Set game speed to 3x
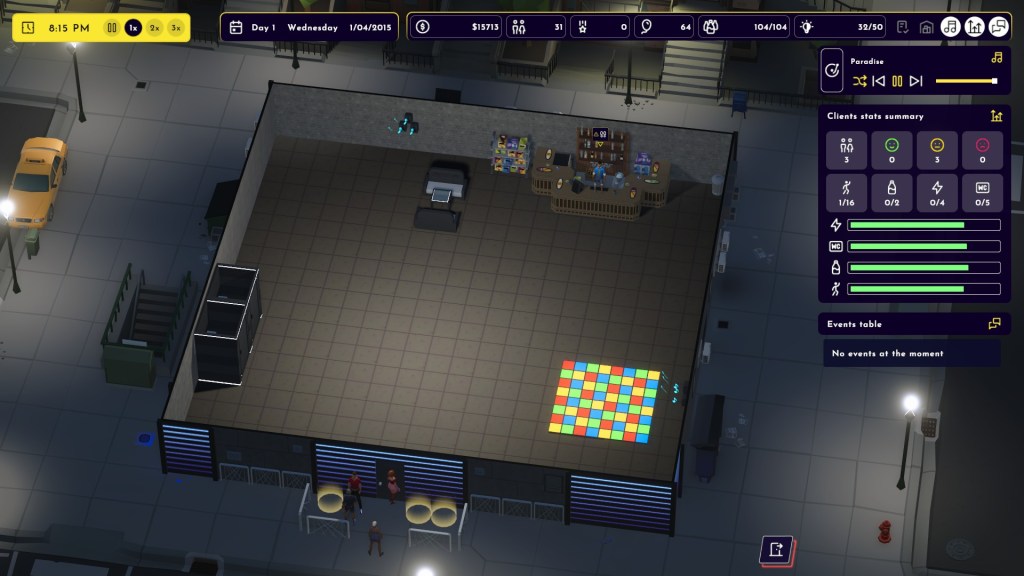The image size is (1024, 576). (177, 28)
